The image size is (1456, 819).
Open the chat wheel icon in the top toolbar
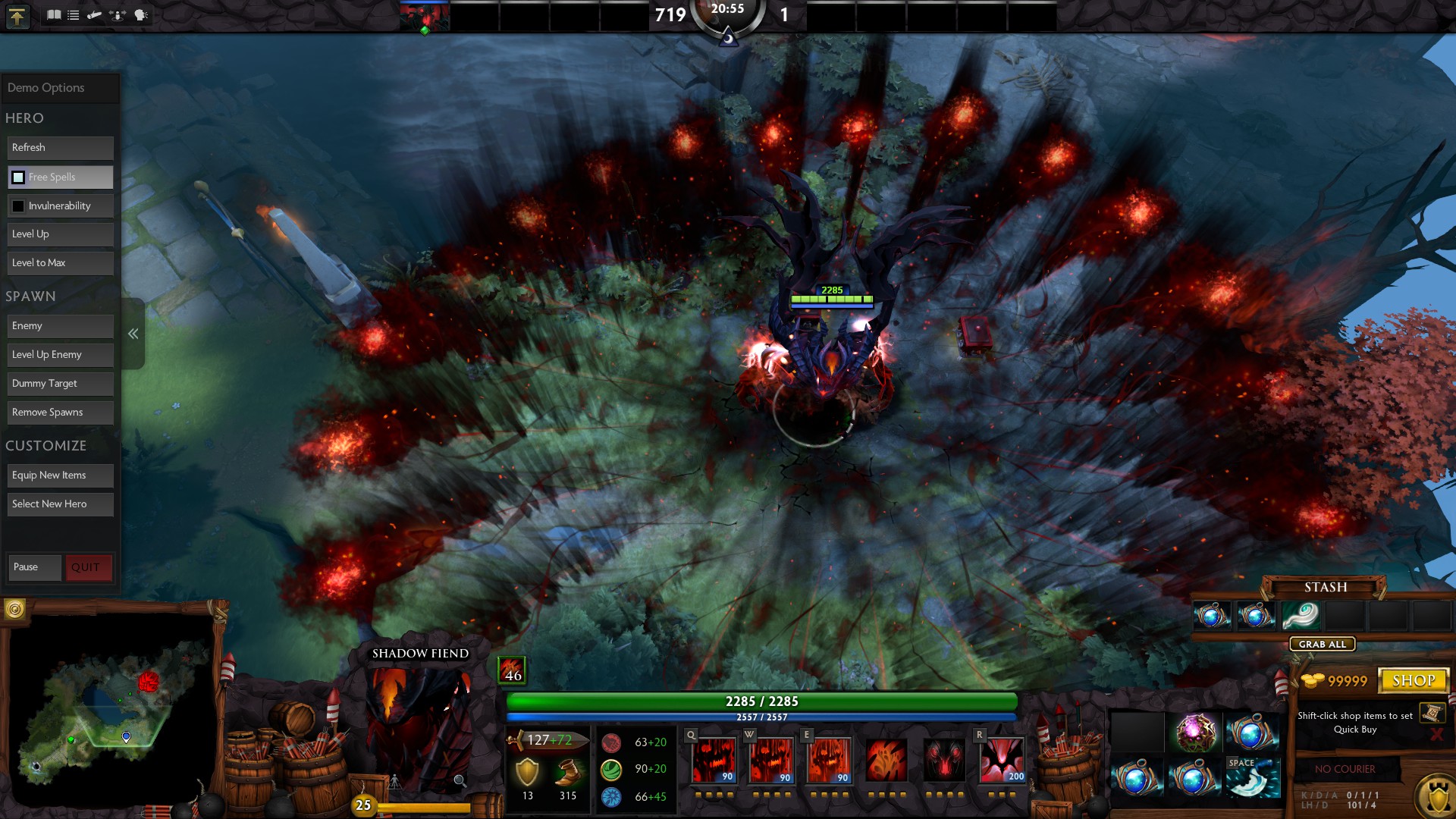(142, 14)
